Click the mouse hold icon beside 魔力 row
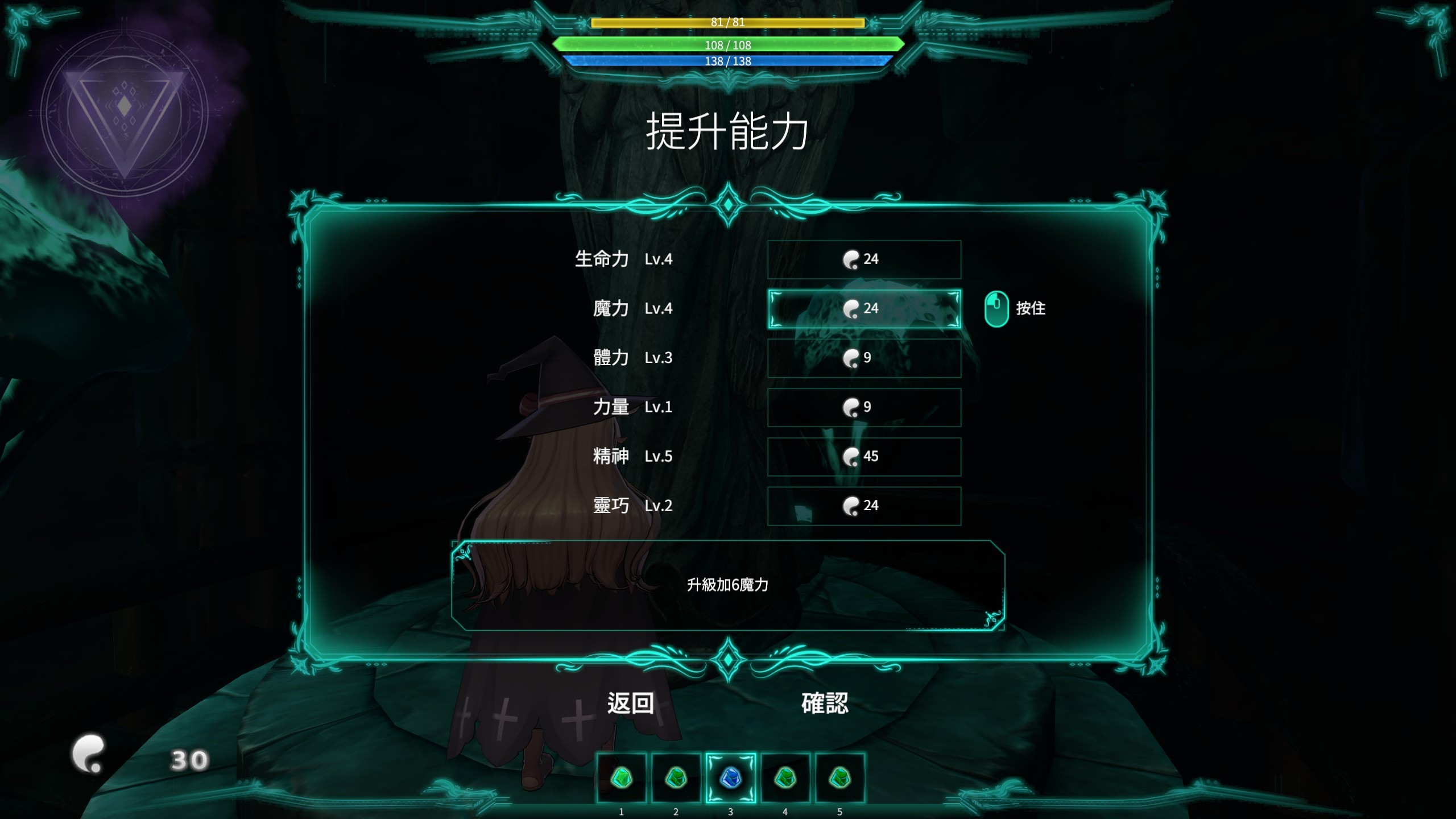This screenshot has width=1456, height=819. point(996,309)
